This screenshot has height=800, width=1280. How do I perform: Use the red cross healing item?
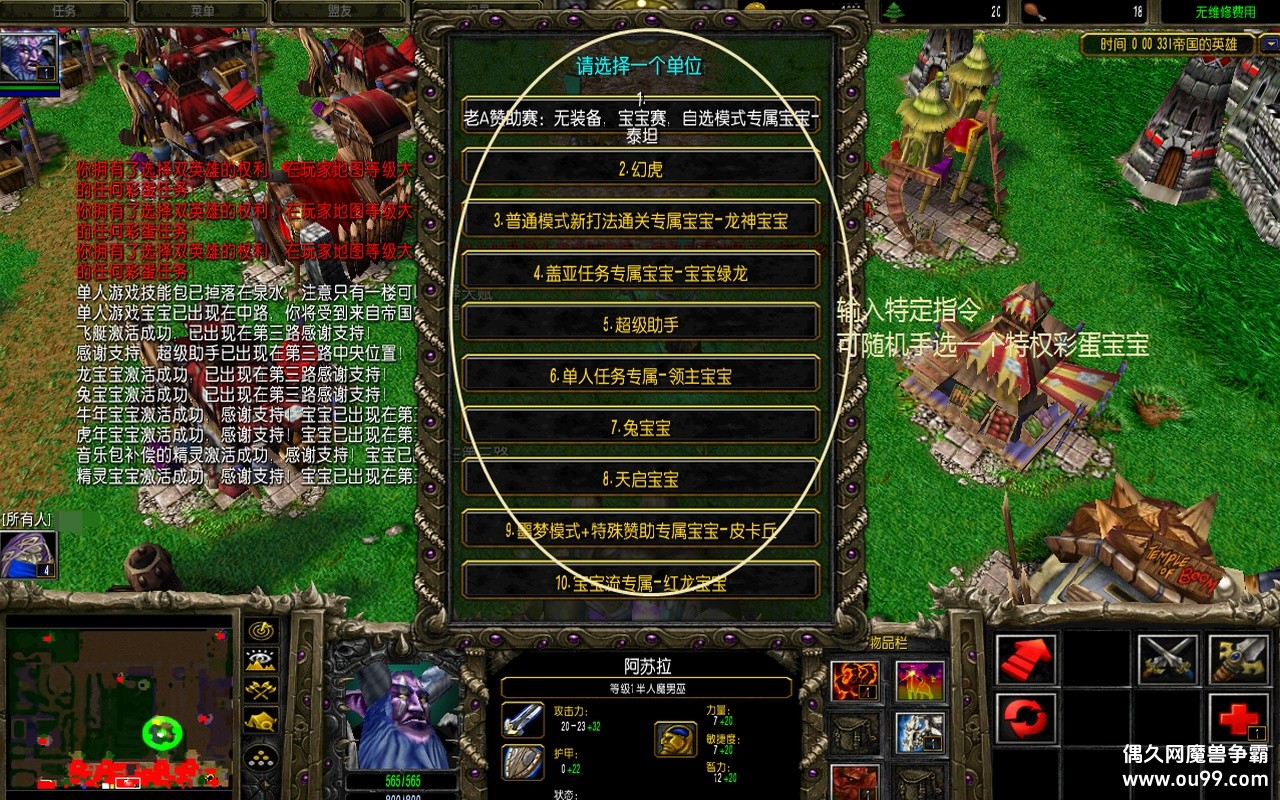pos(1237,717)
